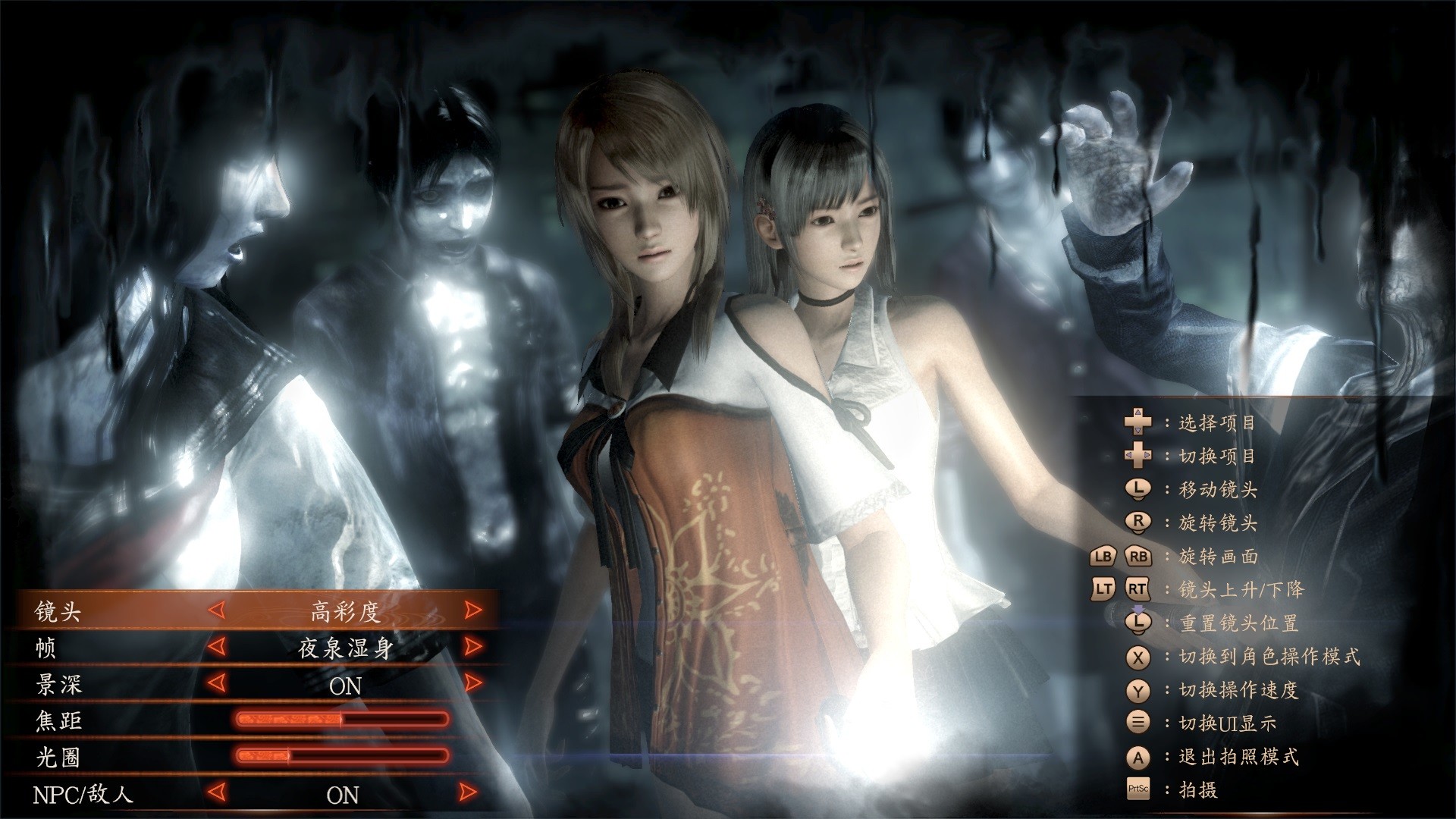Click the right arrow beside 夜泉湿身

coord(473,647)
